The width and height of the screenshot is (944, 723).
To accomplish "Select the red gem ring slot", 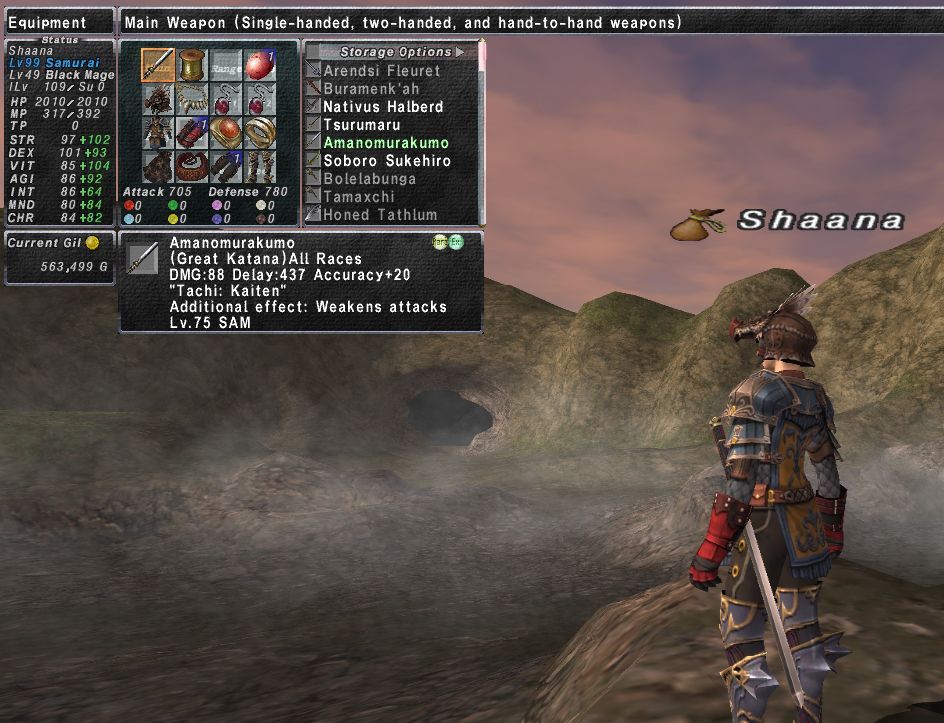I will pos(226,133).
